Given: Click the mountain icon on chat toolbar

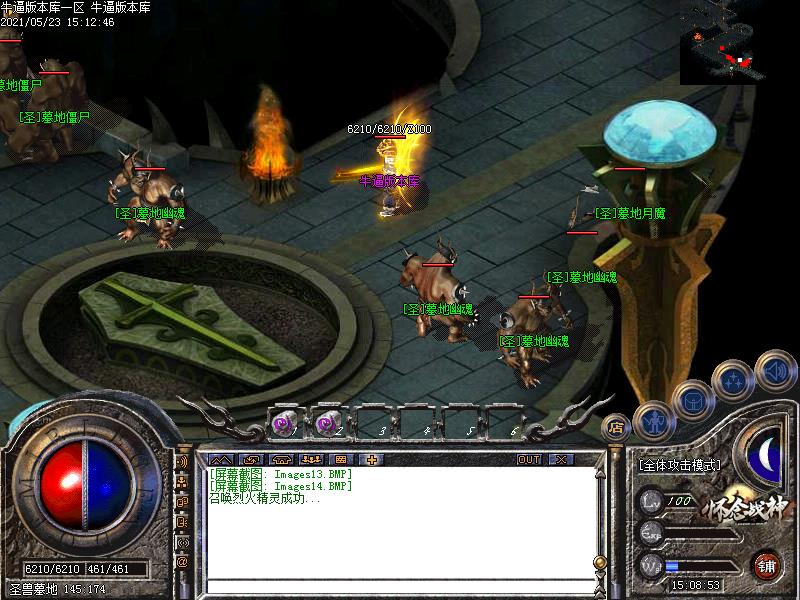Looking at the screenshot, I should coord(223,459).
